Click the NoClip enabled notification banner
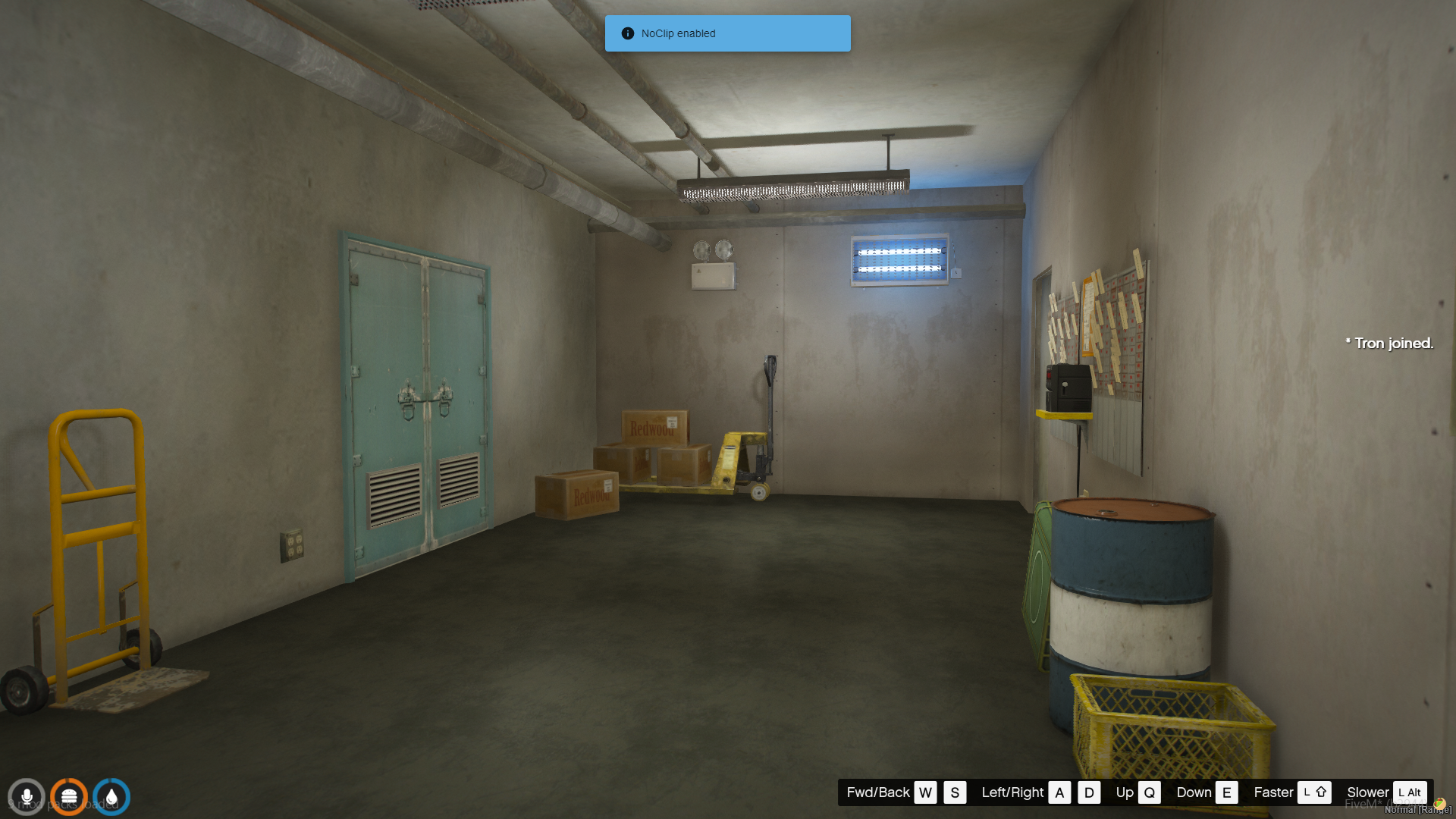Image resolution: width=1456 pixels, height=819 pixels. pyautogui.click(x=727, y=33)
